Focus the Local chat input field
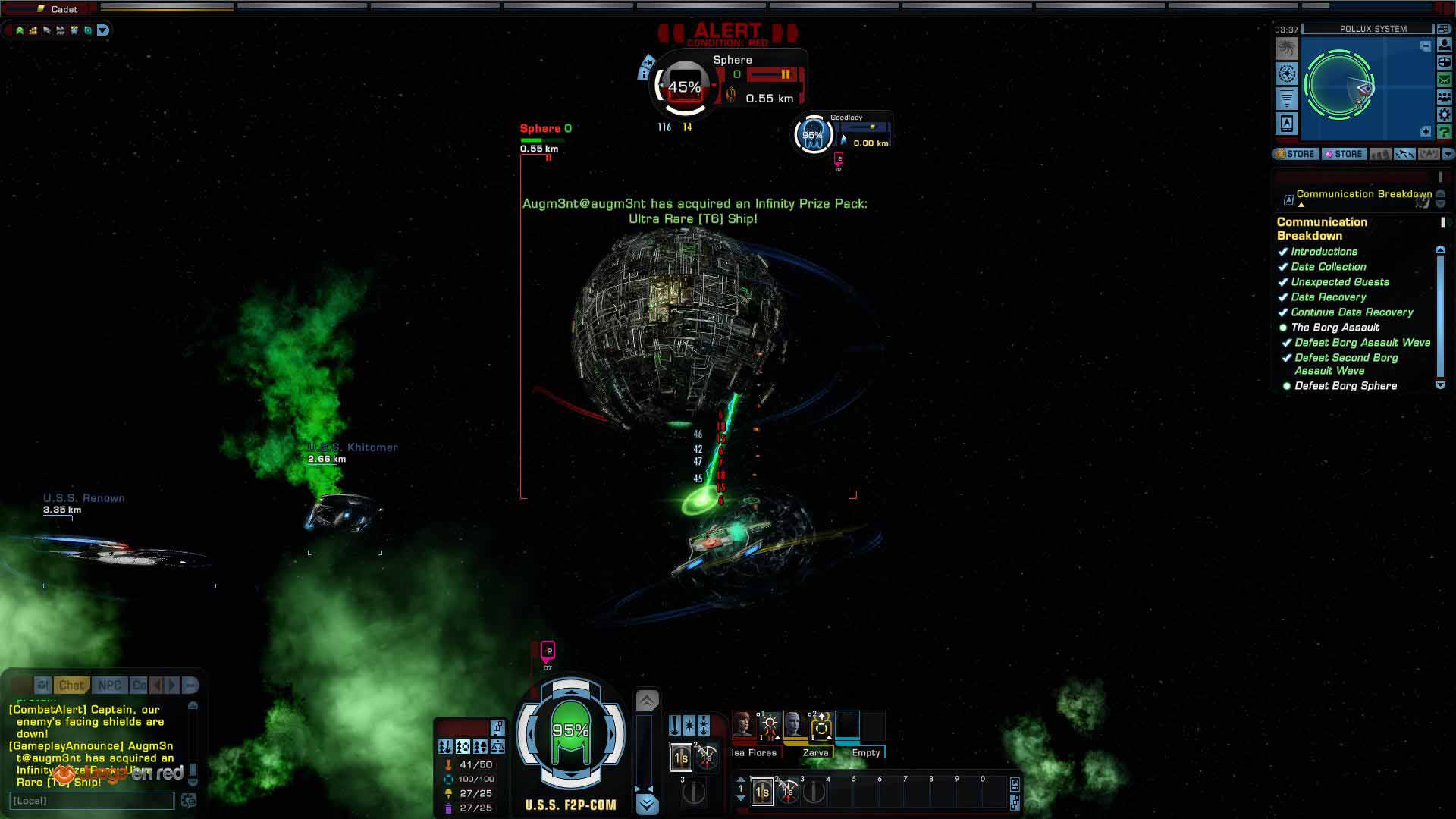 coord(91,801)
